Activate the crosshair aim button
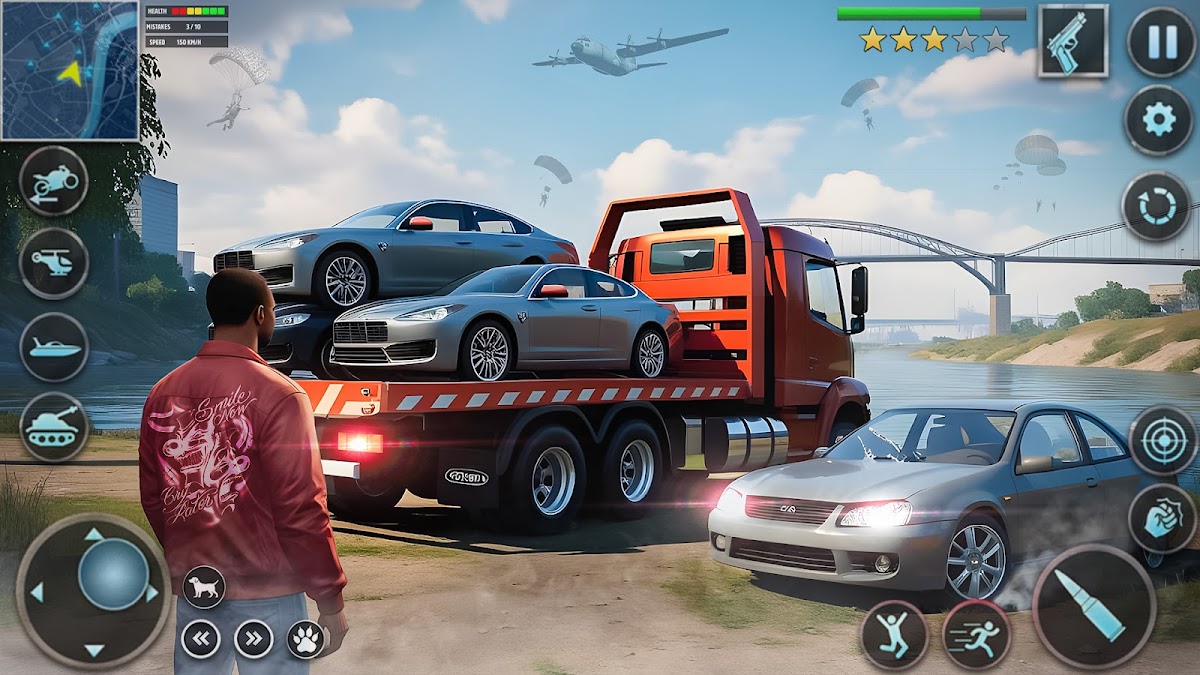 pos(1163,440)
